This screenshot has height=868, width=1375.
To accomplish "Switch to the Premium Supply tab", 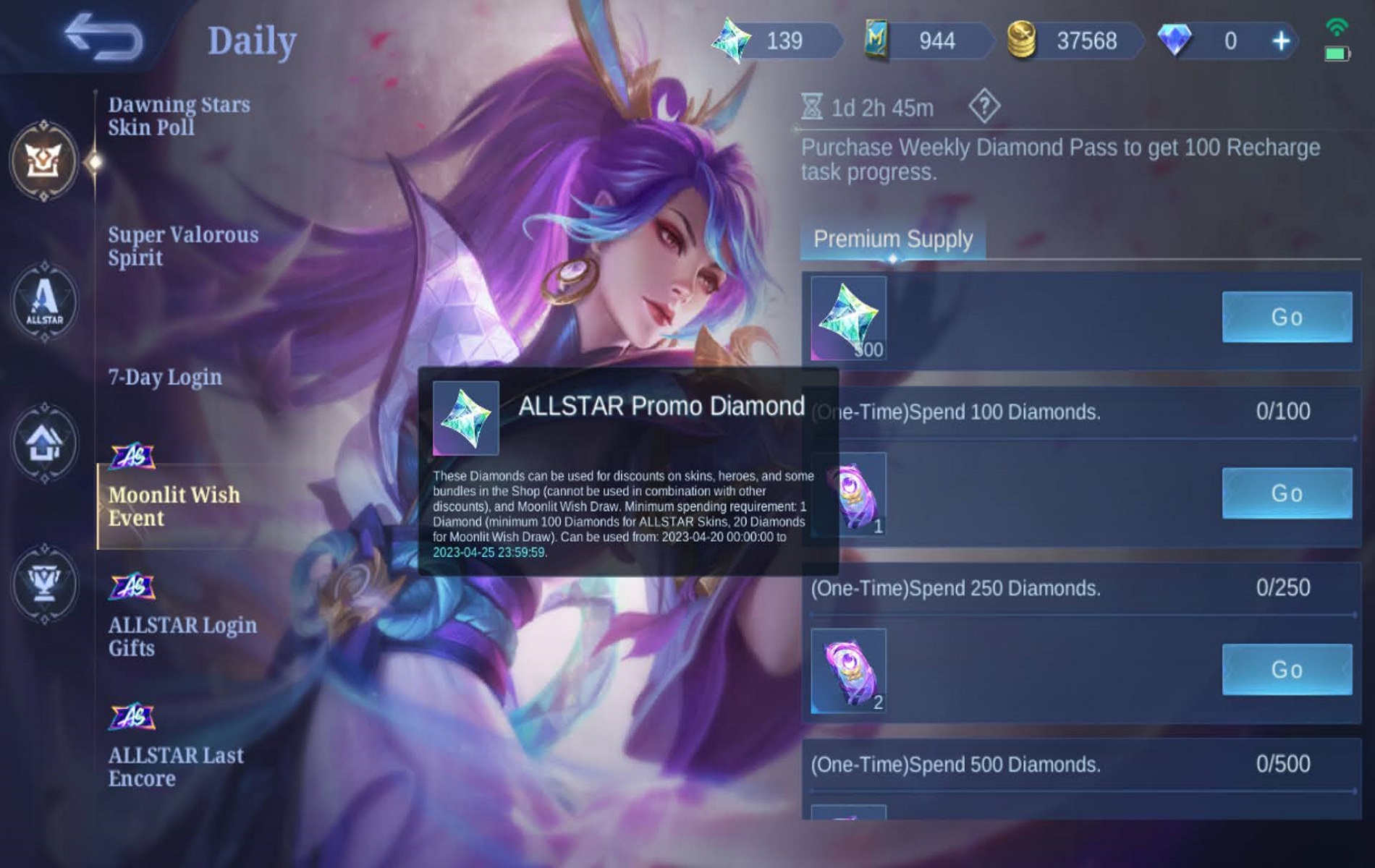I will 892,239.
